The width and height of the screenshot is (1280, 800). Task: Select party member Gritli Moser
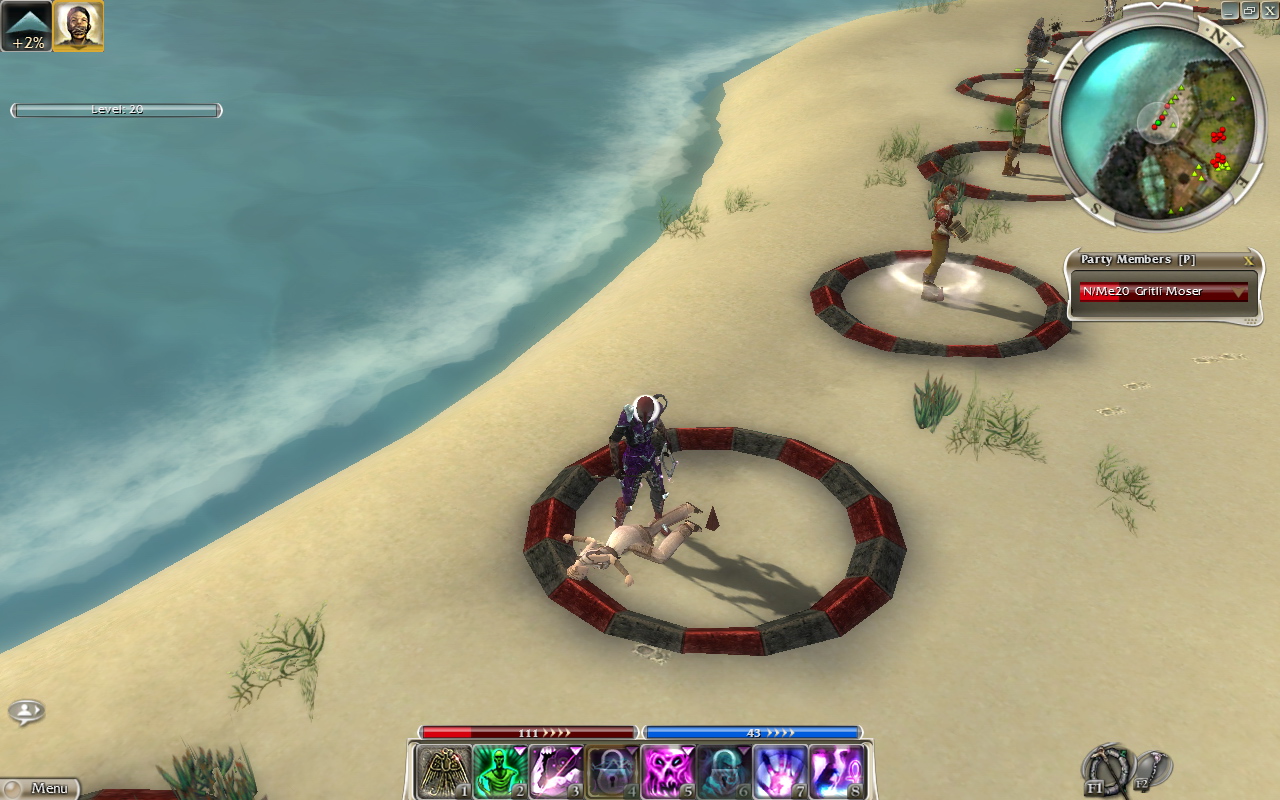click(x=1163, y=292)
